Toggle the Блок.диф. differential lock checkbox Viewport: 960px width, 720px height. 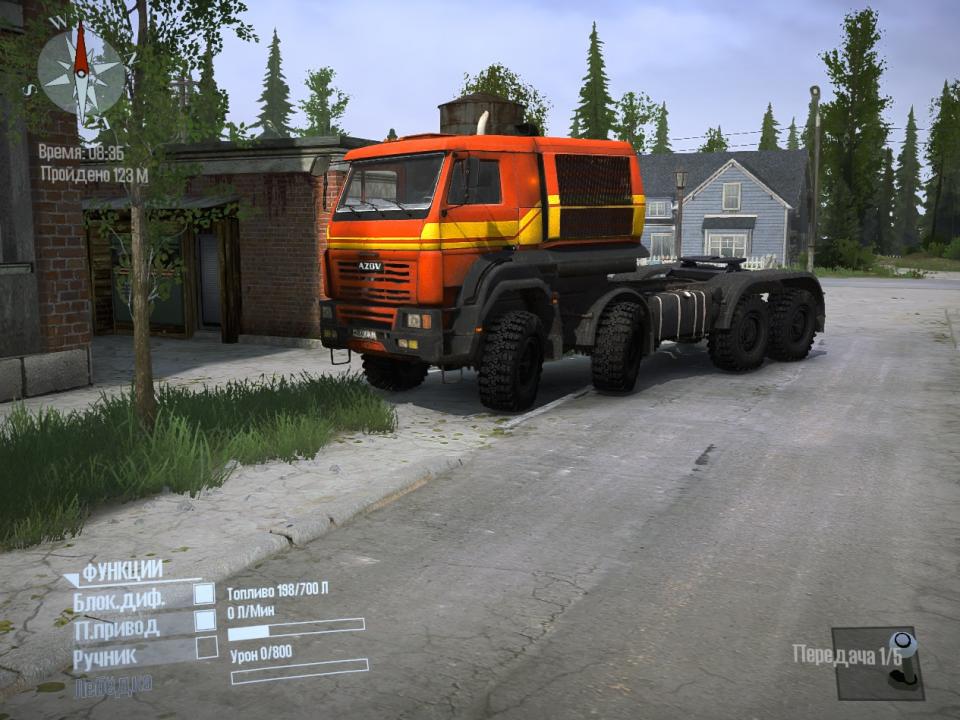click(x=205, y=594)
